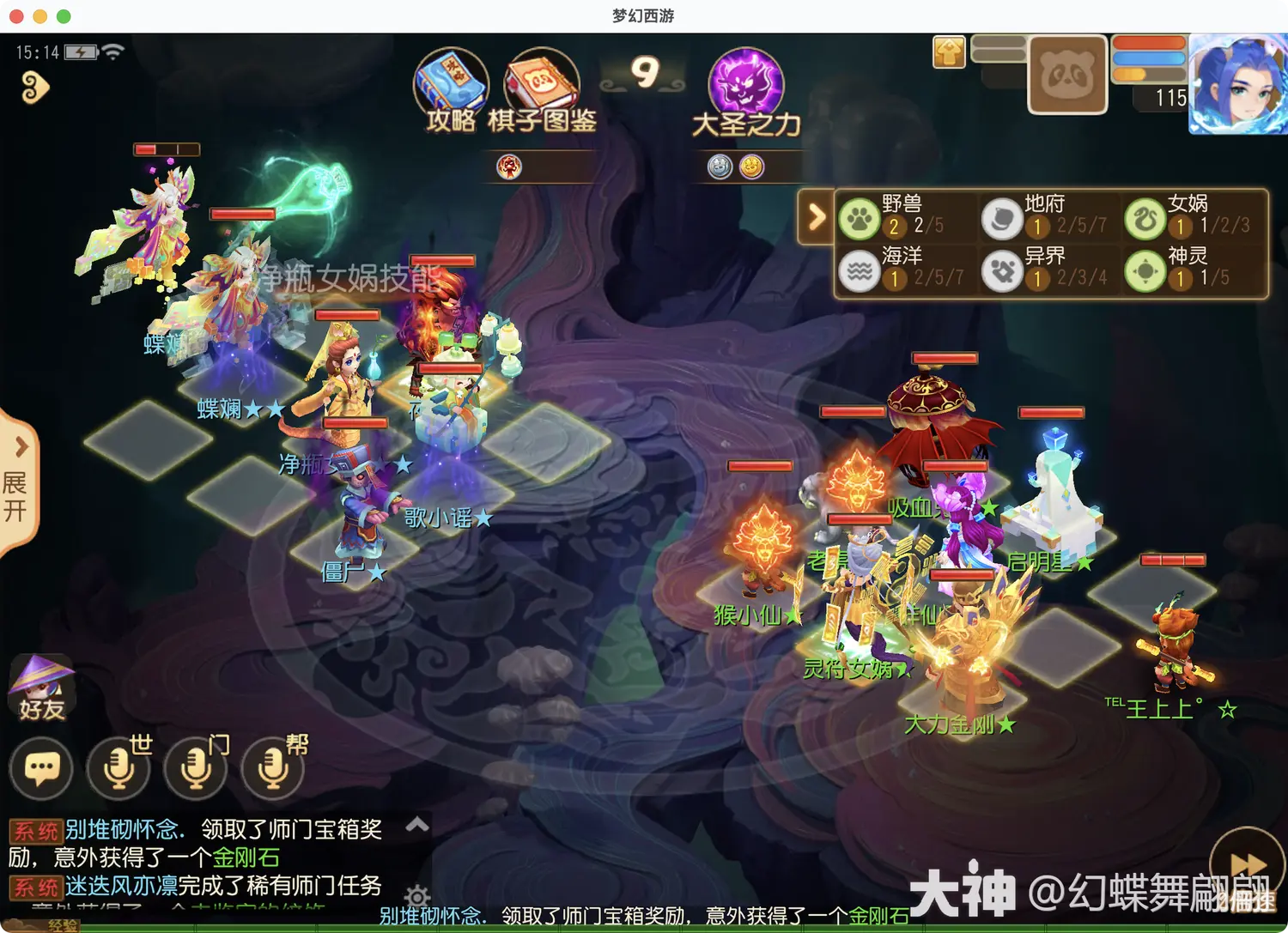The height and width of the screenshot is (933, 1288).
Task: Click the panda minimap icon
Action: coord(1066,76)
